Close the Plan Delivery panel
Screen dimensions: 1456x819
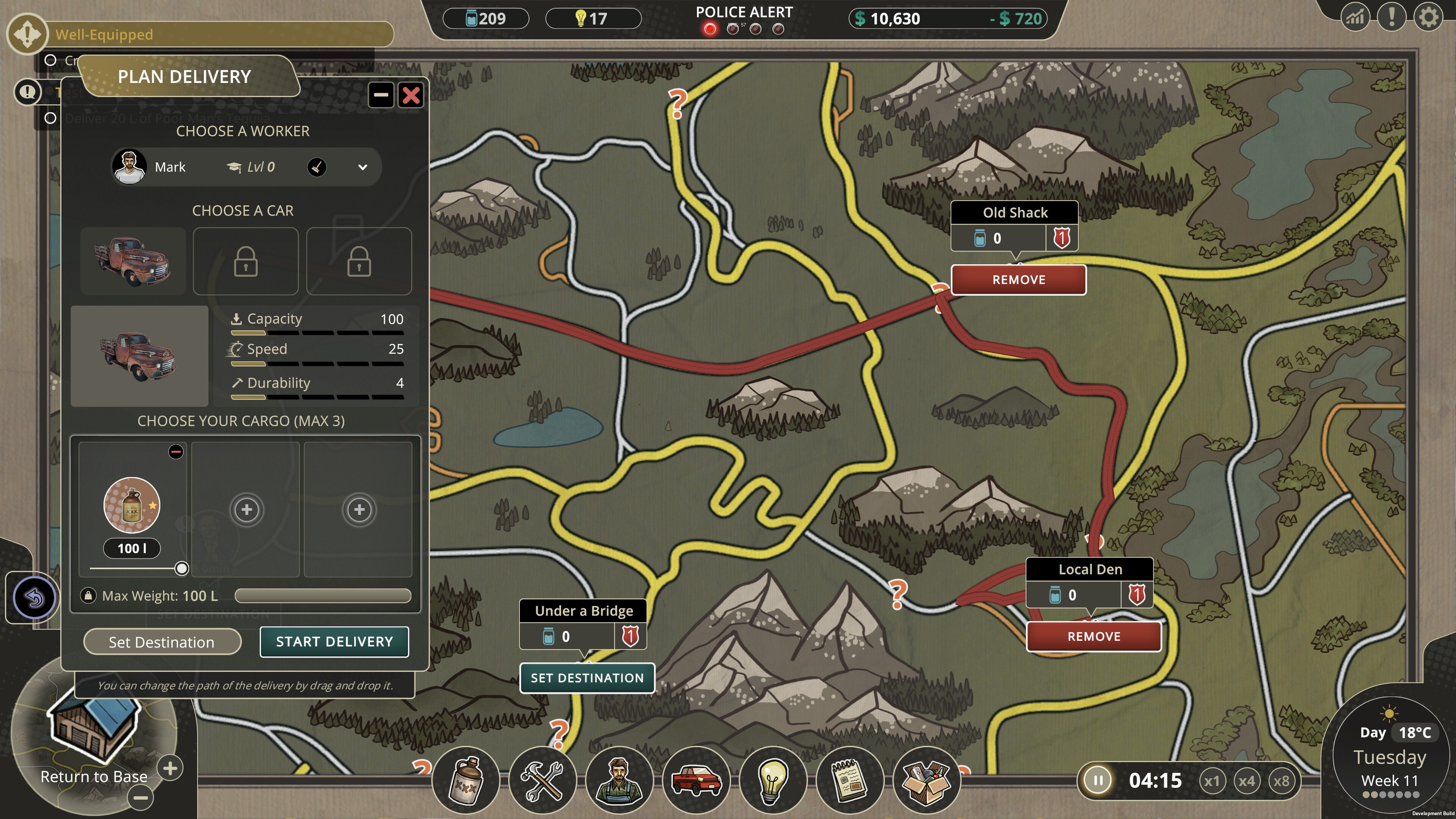411,95
